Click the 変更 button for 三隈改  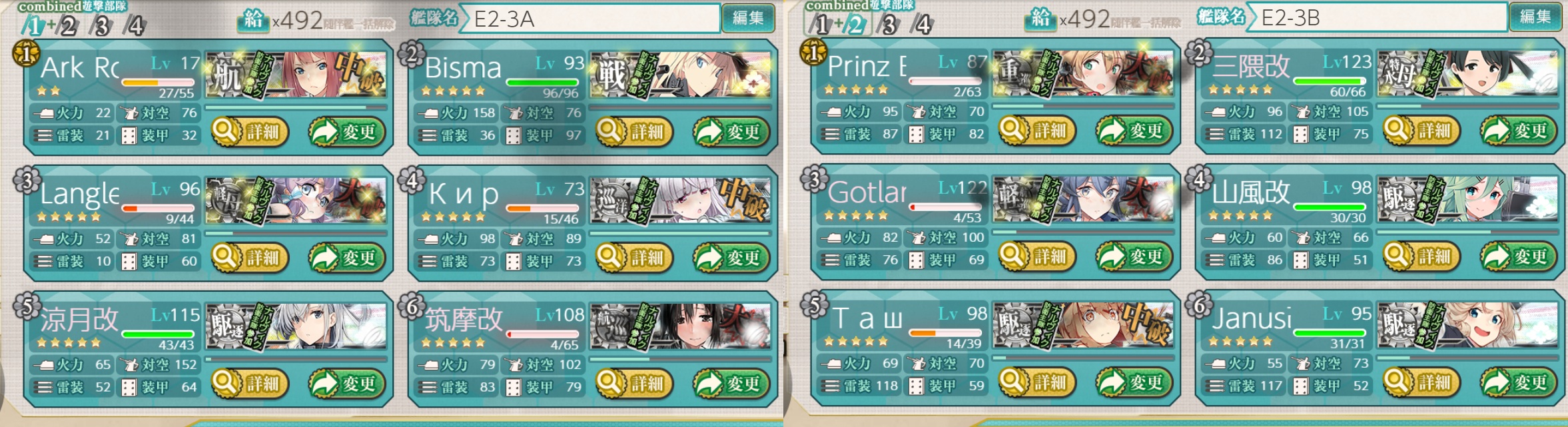(x=1518, y=130)
